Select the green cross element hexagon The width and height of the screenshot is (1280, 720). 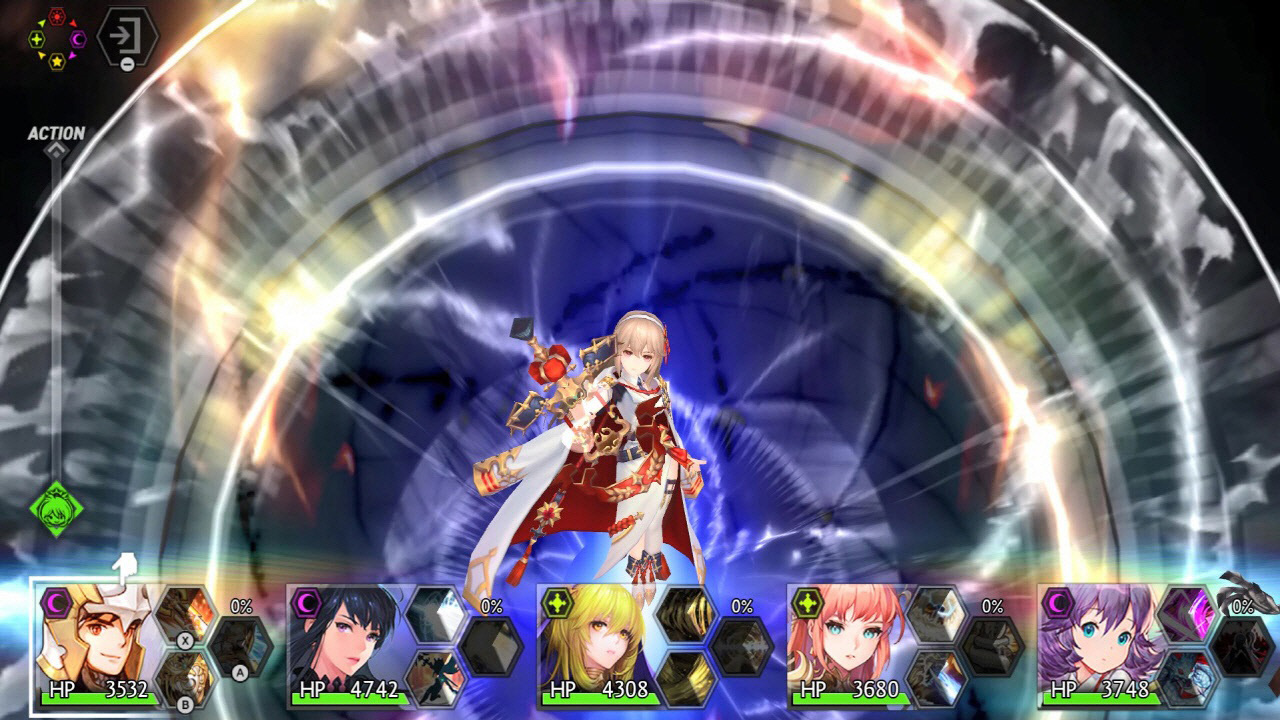[x=37, y=39]
